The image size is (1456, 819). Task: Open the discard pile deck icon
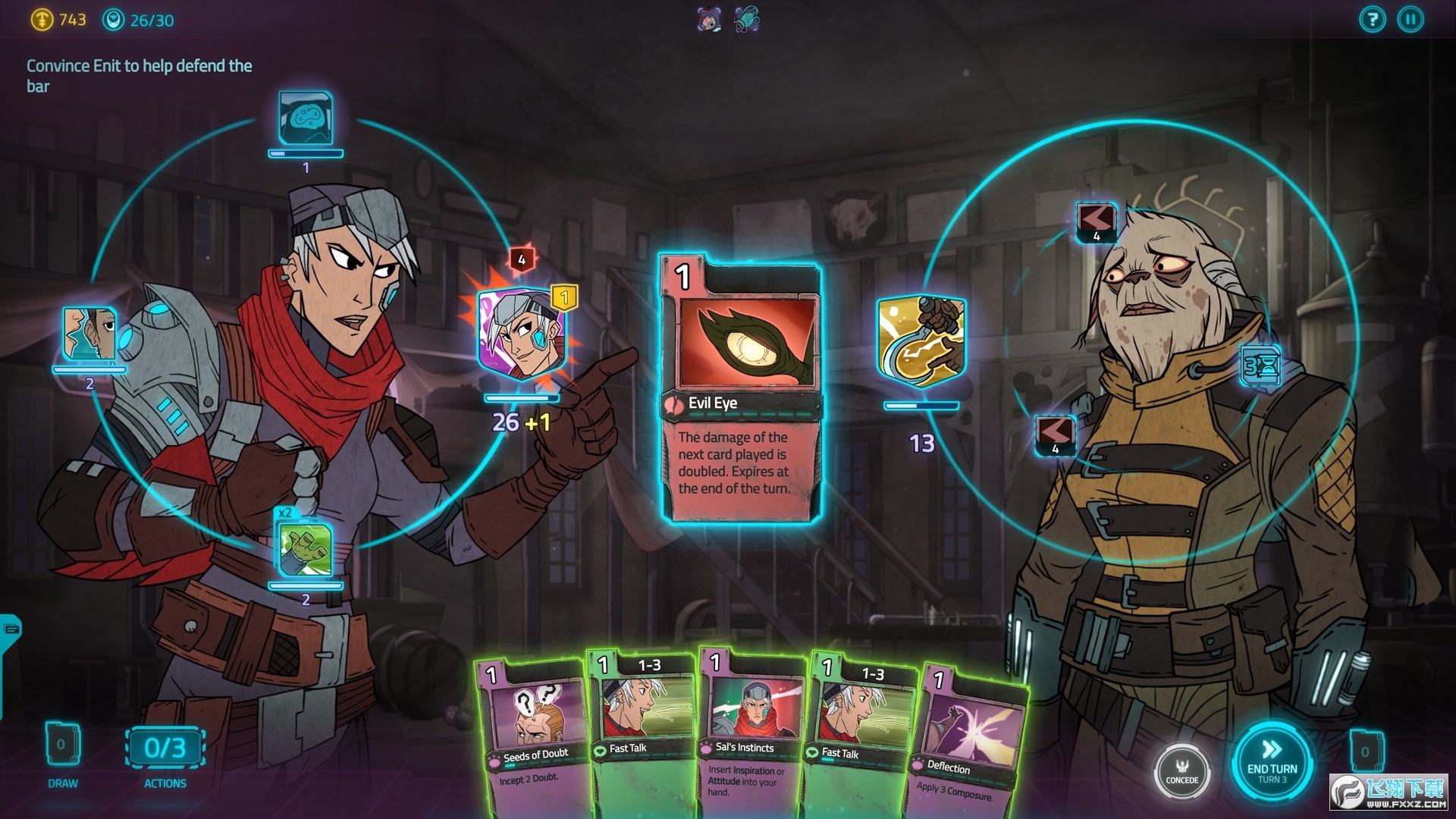click(1366, 751)
